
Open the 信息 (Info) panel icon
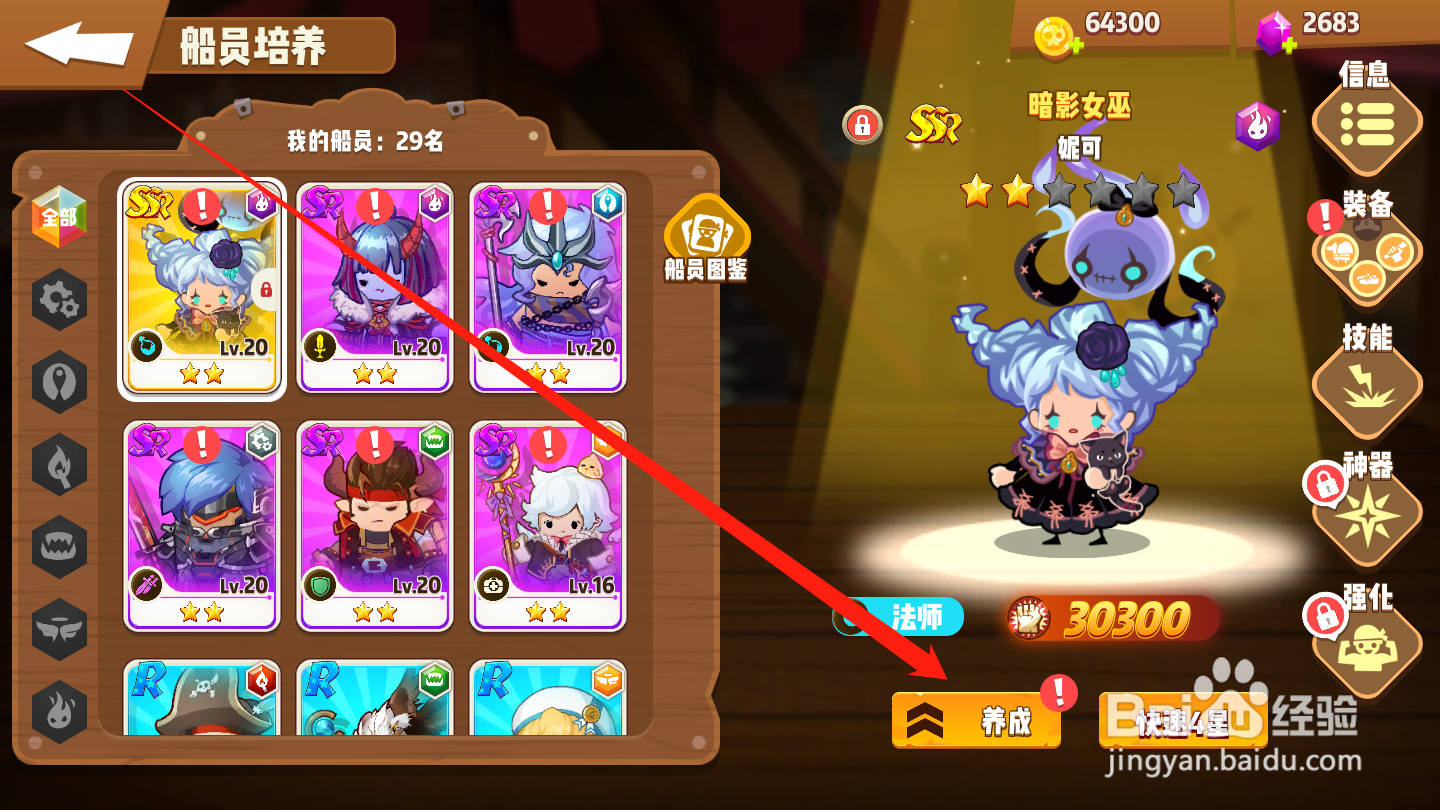[x=1368, y=128]
